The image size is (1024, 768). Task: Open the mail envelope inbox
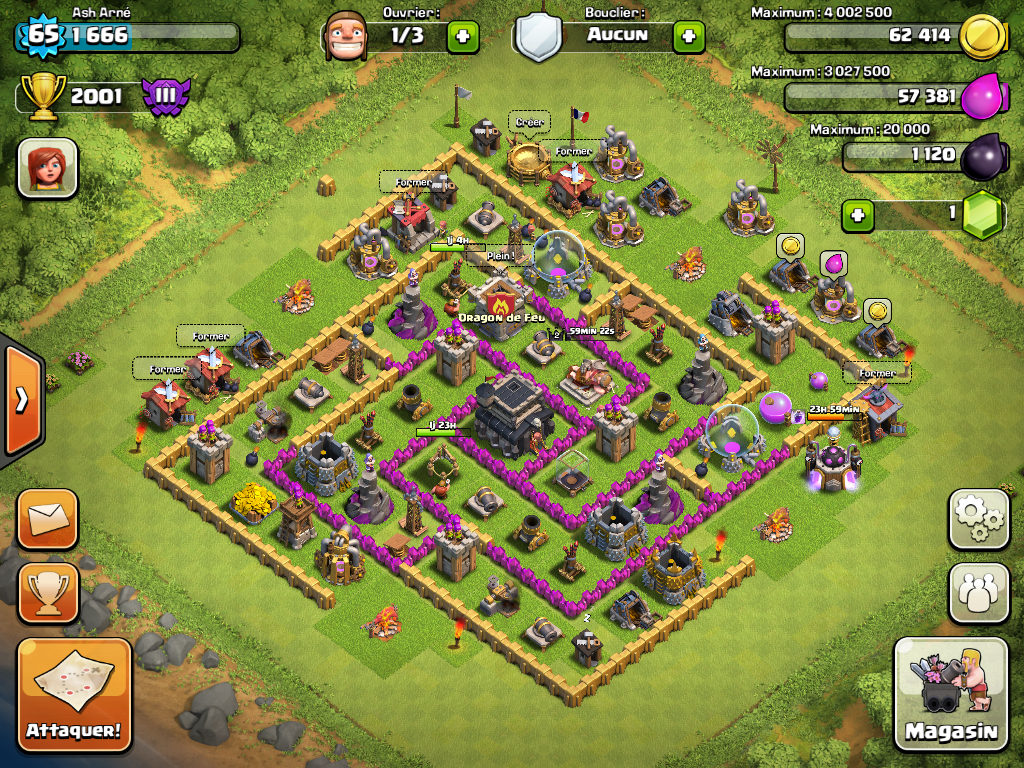(x=47, y=519)
